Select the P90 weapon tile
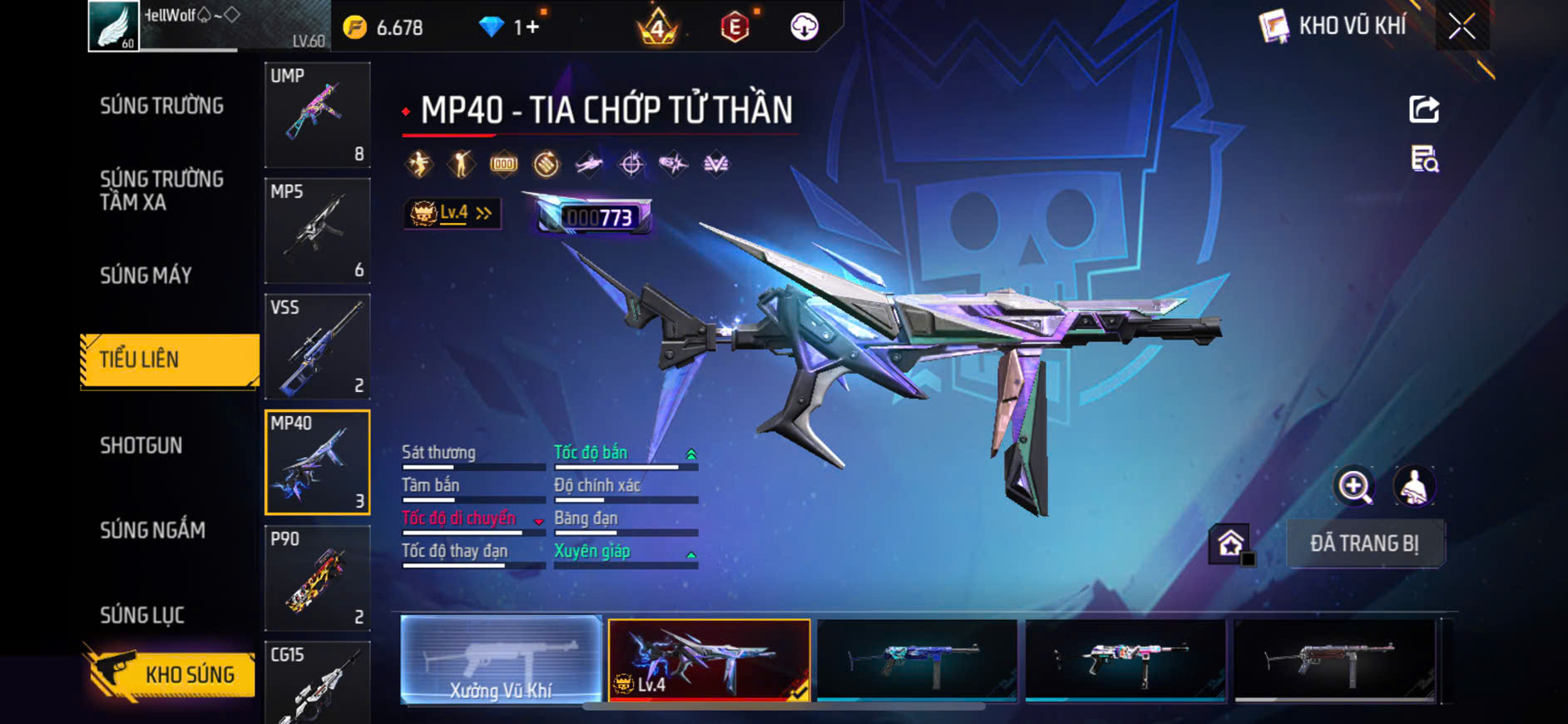 pyautogui.click(x=317, y=578)
